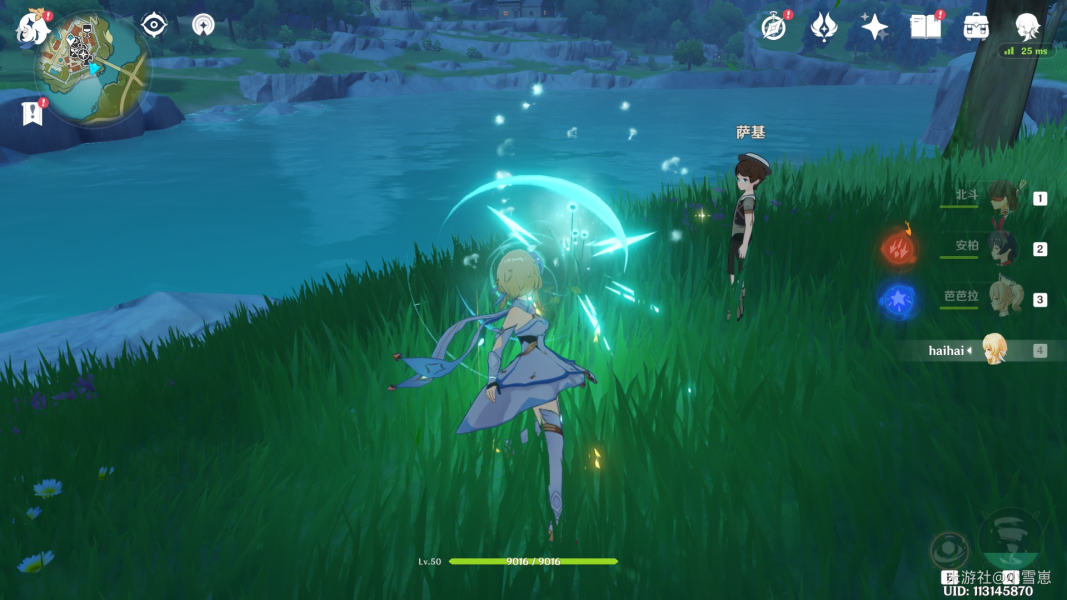Open the Paimon main menu
The height and width of the screenshot is (600, 1067).
pos(32,28)
